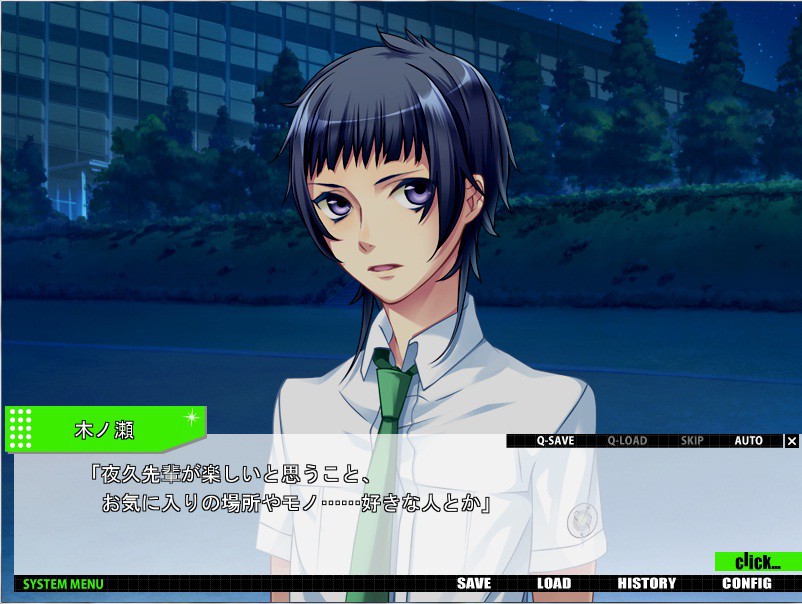Viewport: 802px width, 604px height.
Task: Click the SAVE button
Action: (x=474, y=584)
